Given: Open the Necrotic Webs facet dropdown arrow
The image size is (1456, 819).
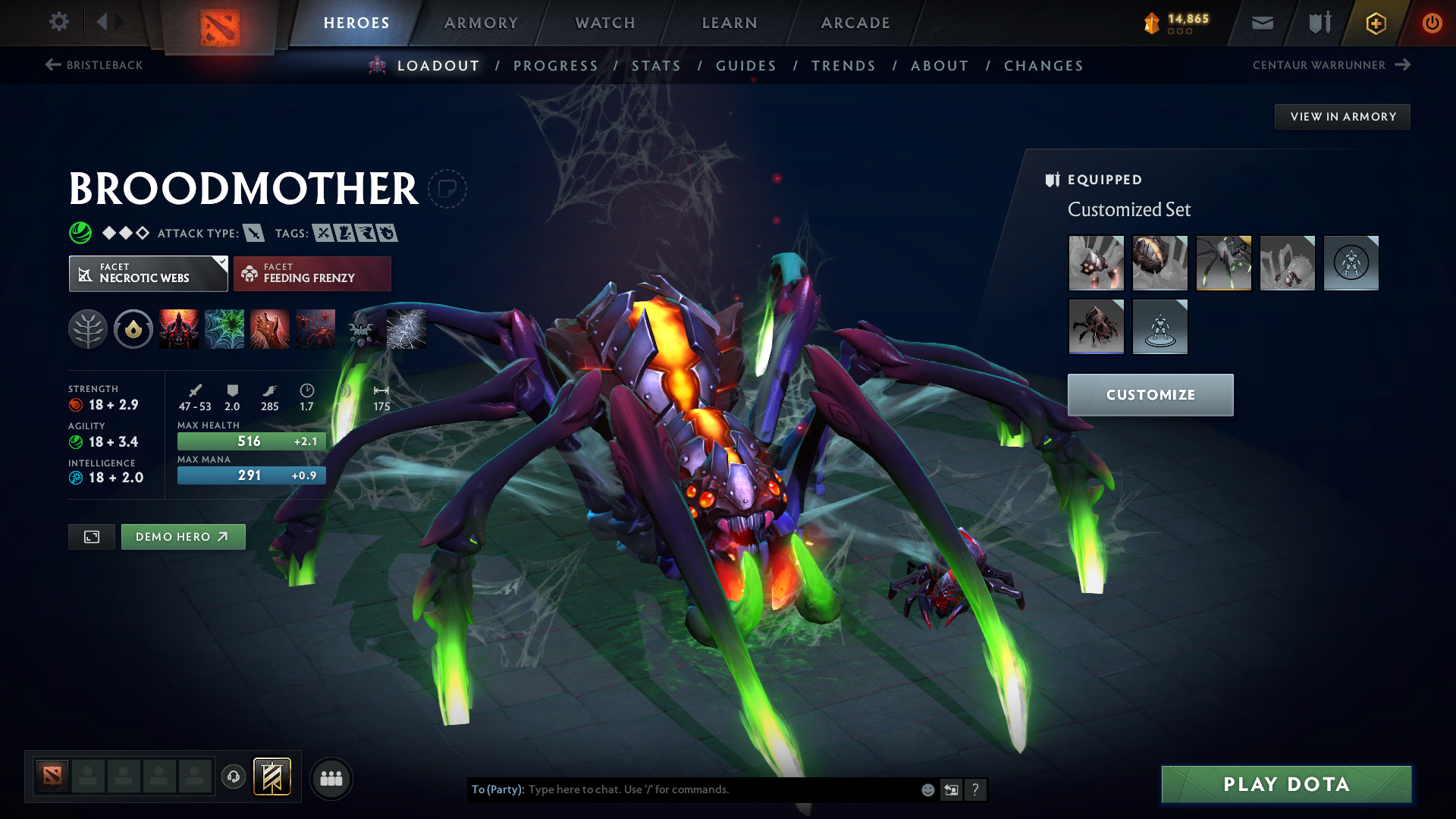Looking at the screenshot, I should click(x=221, y=264).
